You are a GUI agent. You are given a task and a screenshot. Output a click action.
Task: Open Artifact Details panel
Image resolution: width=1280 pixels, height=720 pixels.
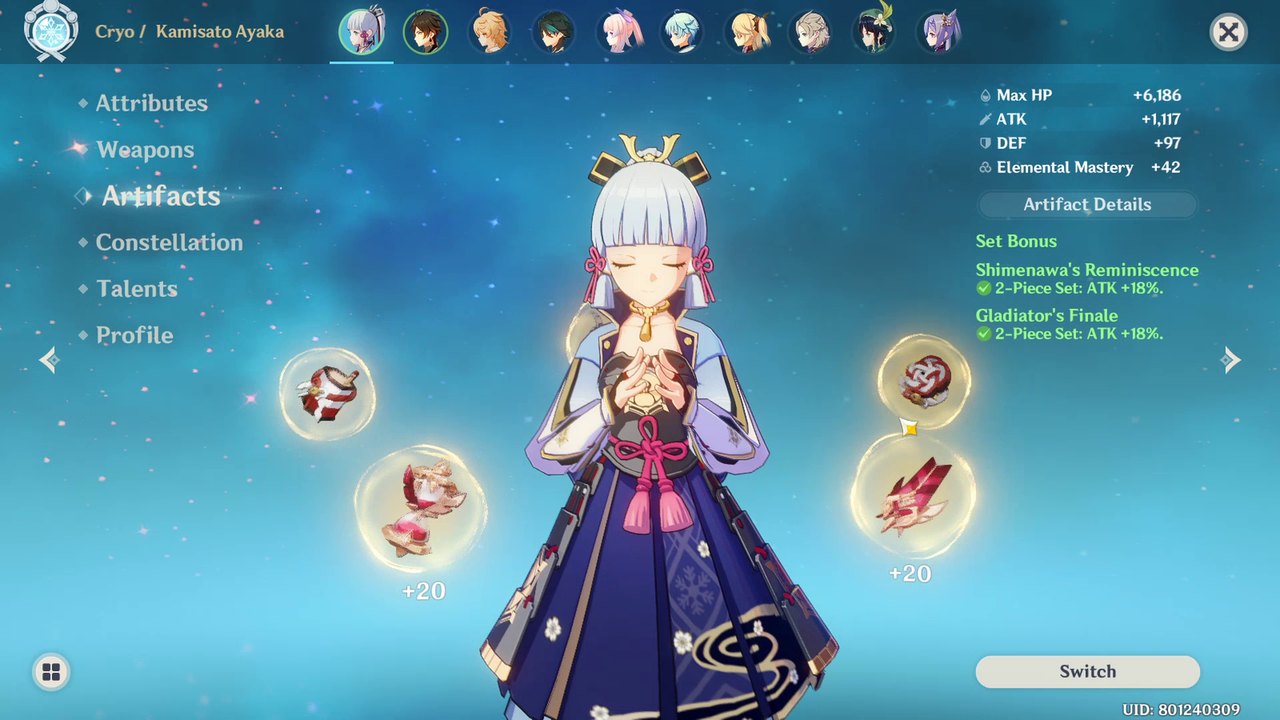1087,205
